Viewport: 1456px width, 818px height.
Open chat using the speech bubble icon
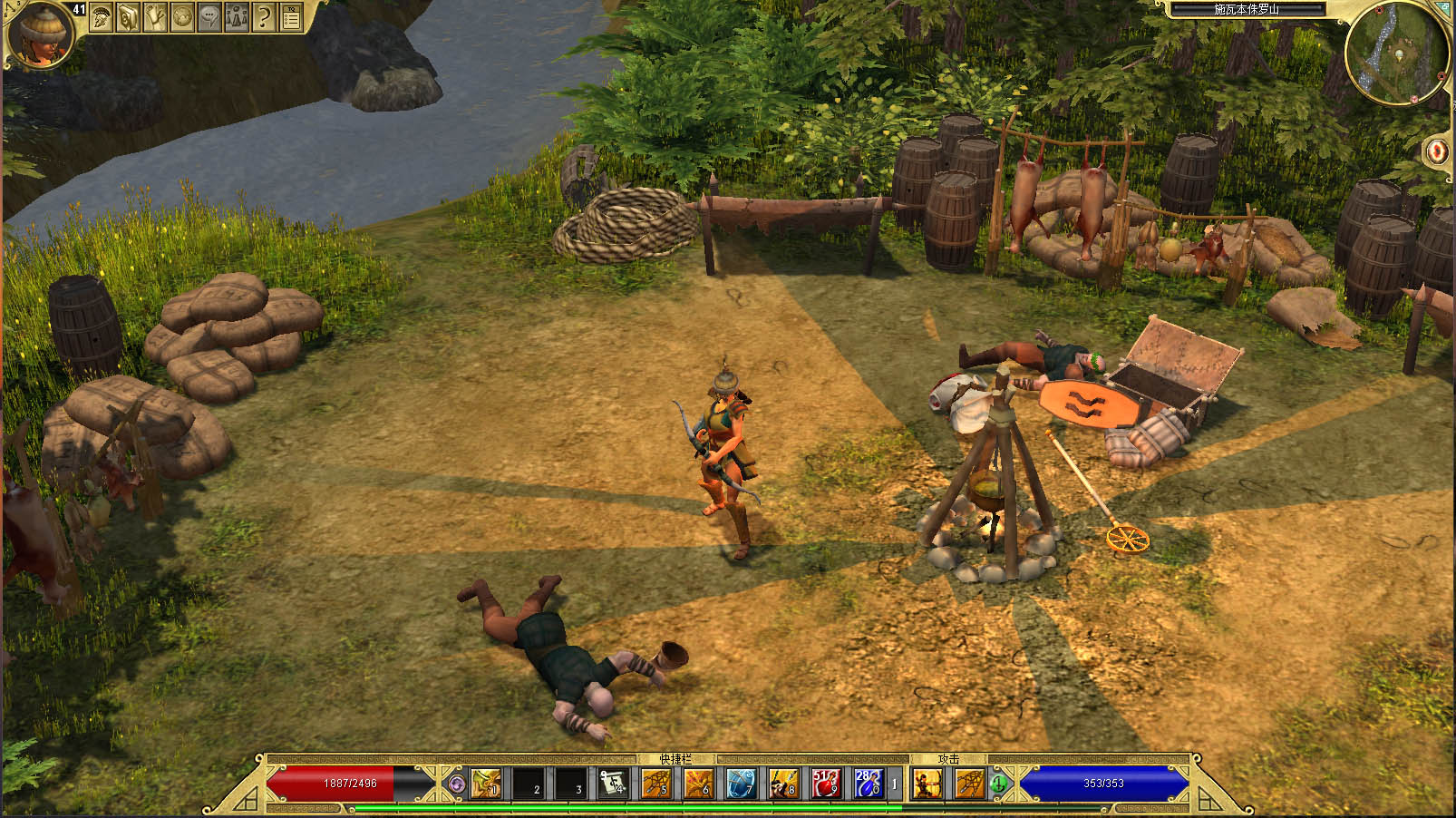click(x=209, y=16)
